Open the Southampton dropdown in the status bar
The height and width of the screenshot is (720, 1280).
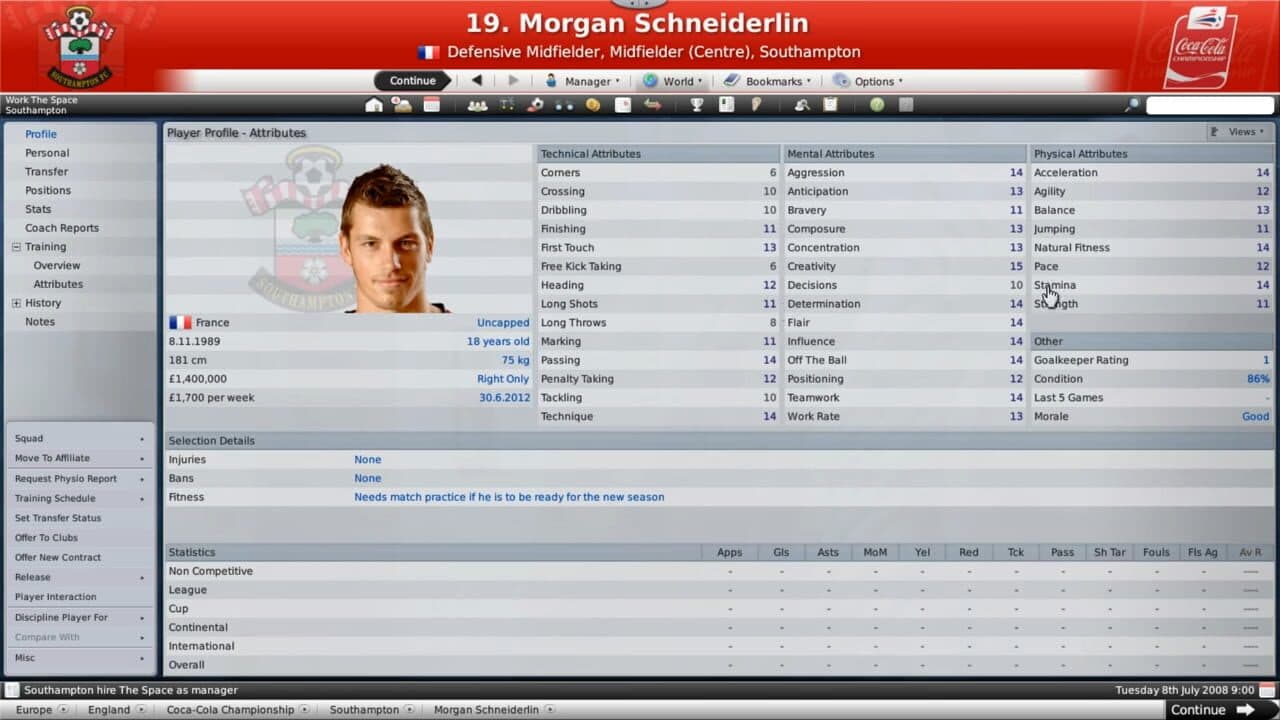pyautogui.click(x=366, y=709)
